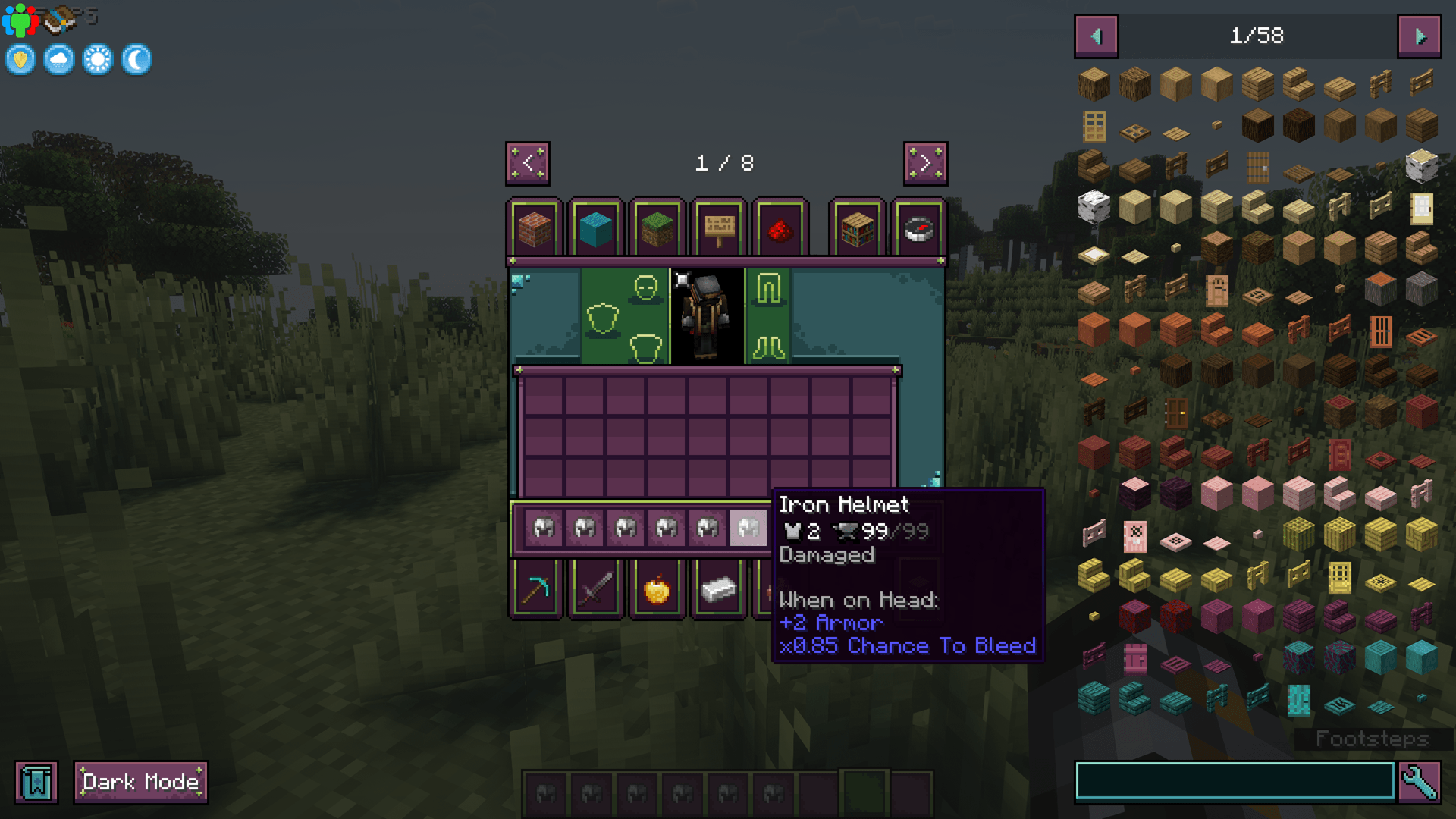The height and width of the screenshot is (819, 1456).
Task: Toggle rain with the cloud icon
Action: pos(58,59)
